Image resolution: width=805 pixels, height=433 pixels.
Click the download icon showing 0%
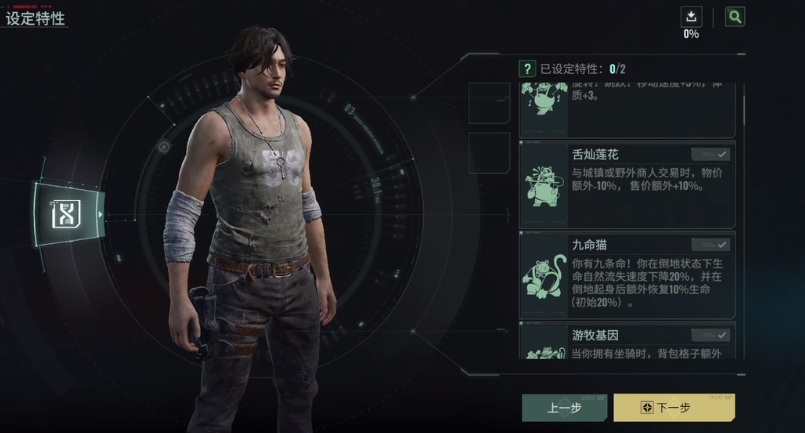tap(691, 16)
